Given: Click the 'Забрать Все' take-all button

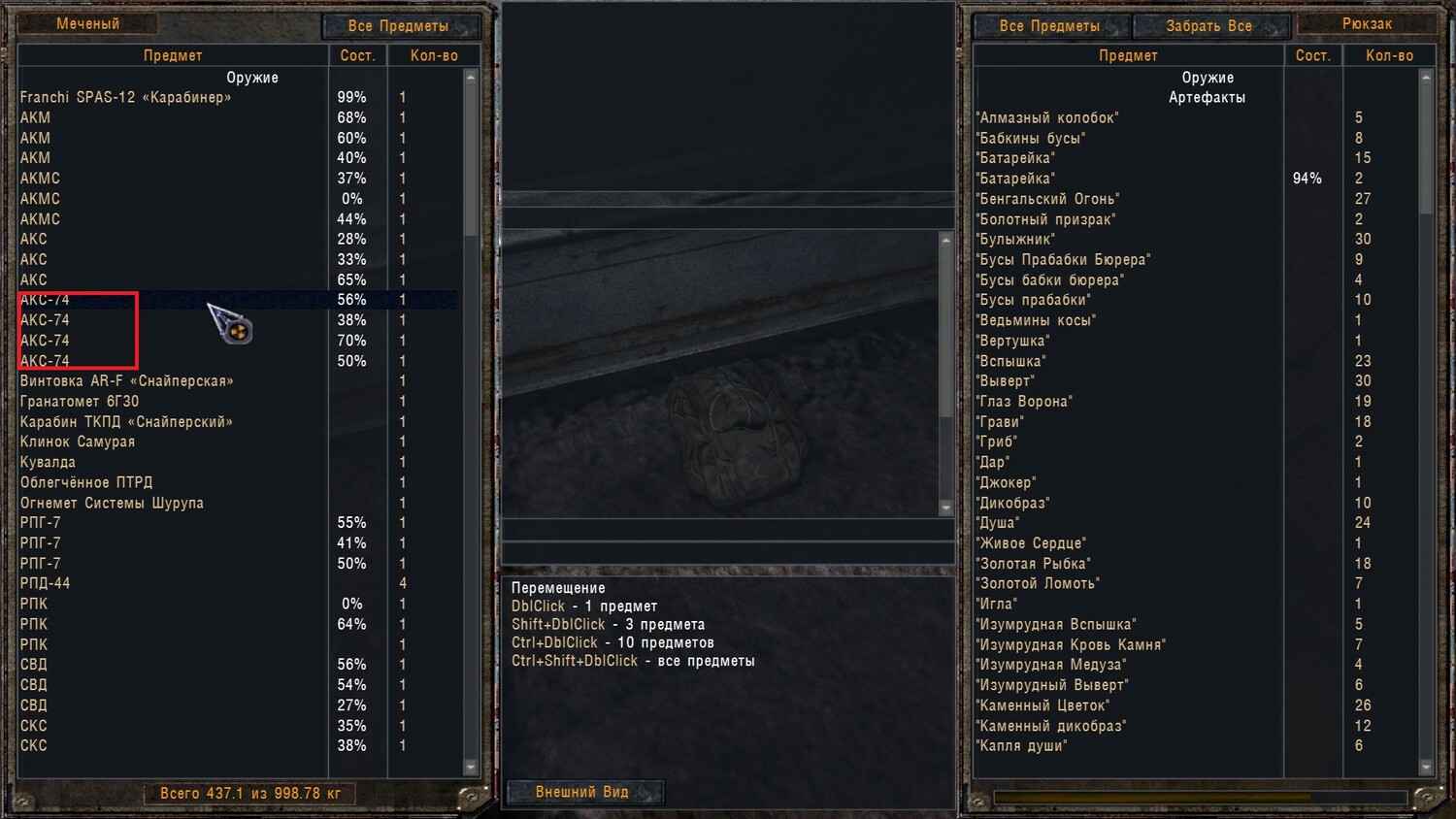Looking at the screenshot, I should tap(1208, 26).
